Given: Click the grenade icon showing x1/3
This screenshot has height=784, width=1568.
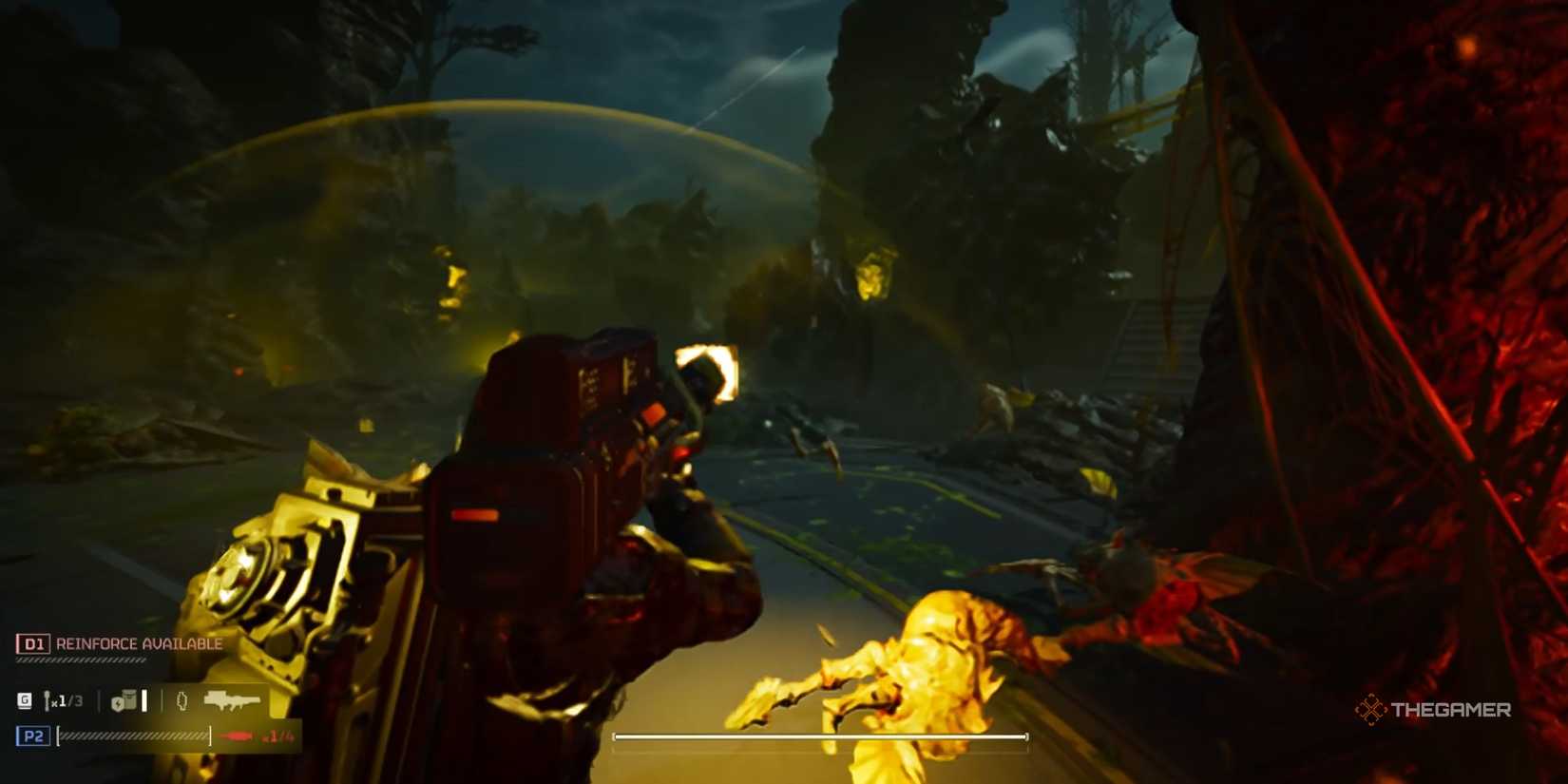Looking at the screenshot, I should pyautogui.click(x=59, y=701).
